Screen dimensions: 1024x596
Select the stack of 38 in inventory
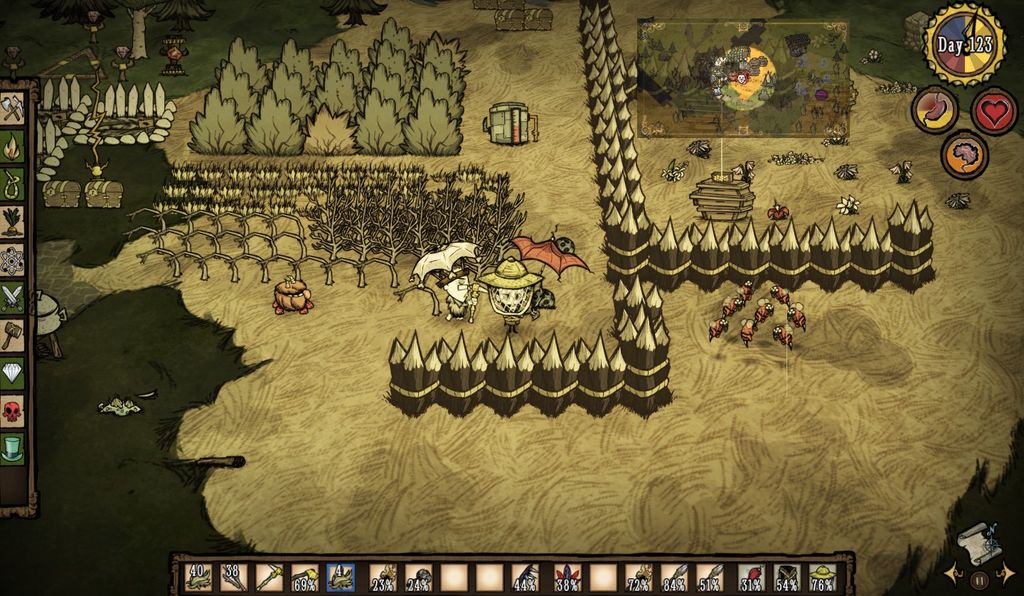tap(234, 577)
